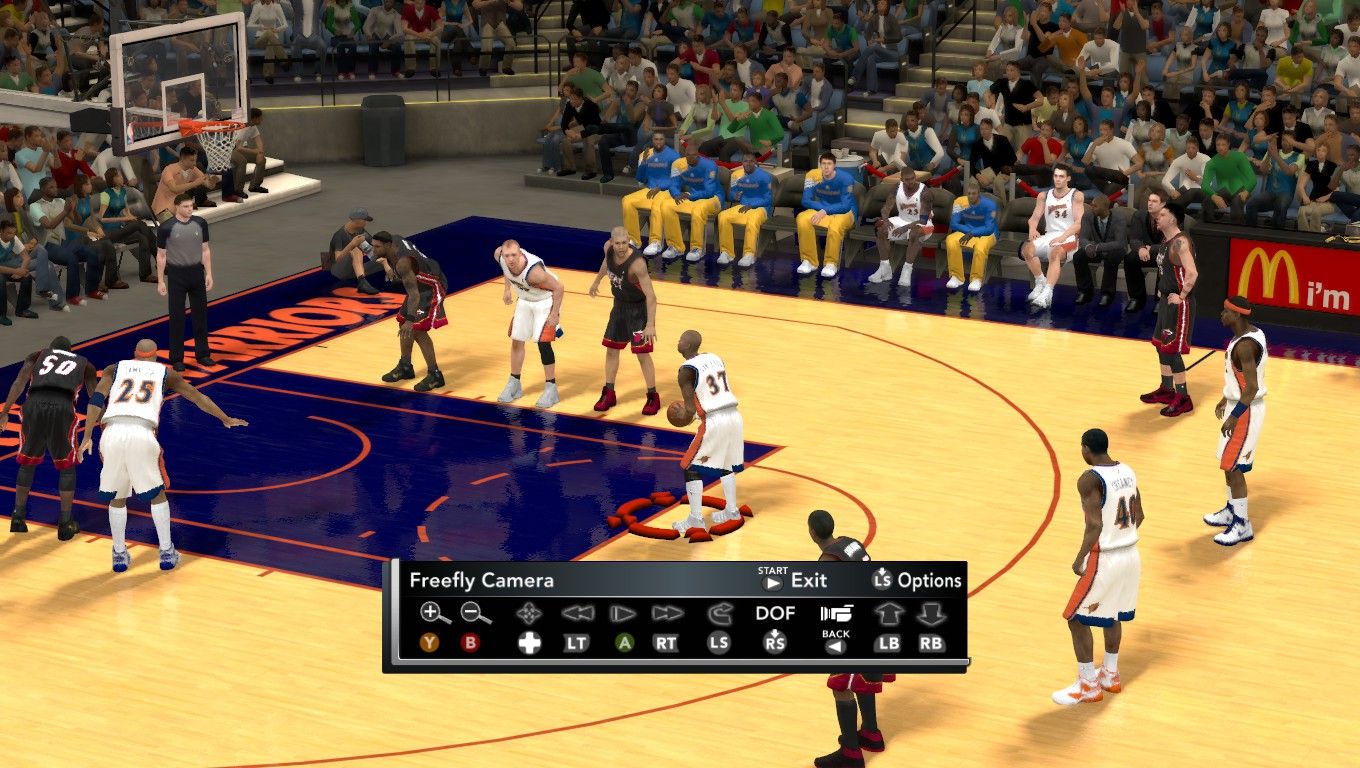Choose the curved arrow rotate camera icon
Image resolution: width=1360 pixels, height=768 pixels.
pyautogui.click(x=719, y=613)
